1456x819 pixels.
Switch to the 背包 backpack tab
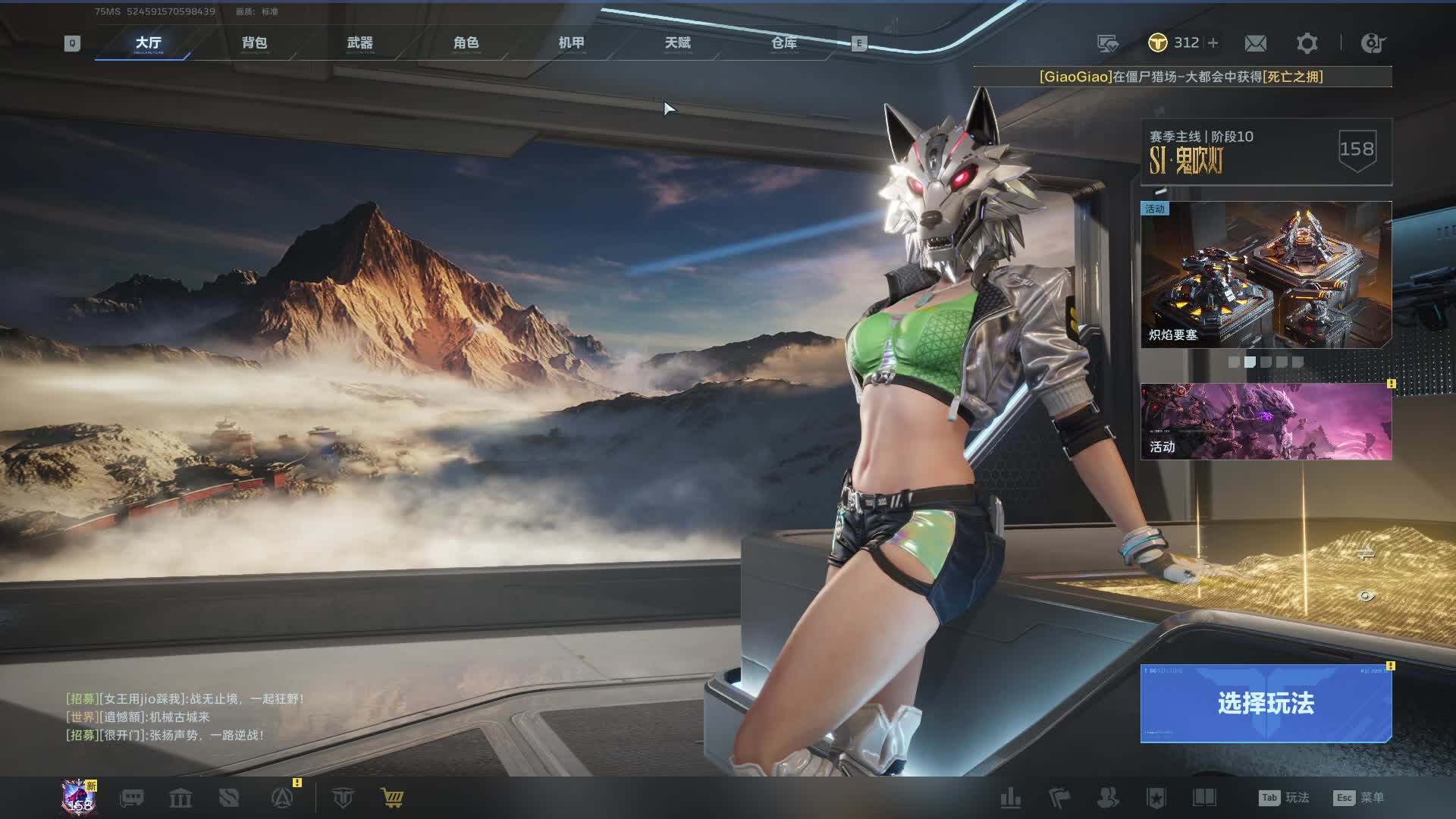[254, 43]
